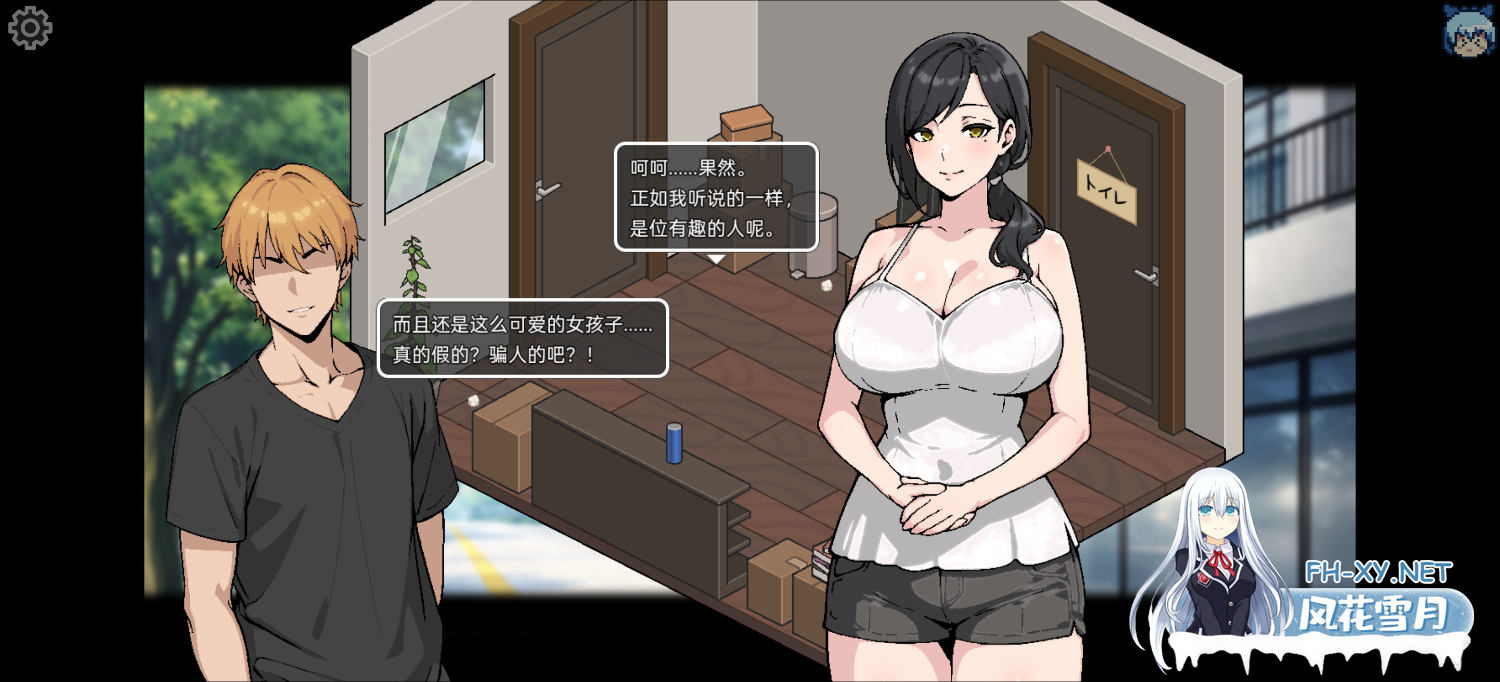
Task: Open the FH-XY.NET watermark logo
Action: [x=1377, y=600]
